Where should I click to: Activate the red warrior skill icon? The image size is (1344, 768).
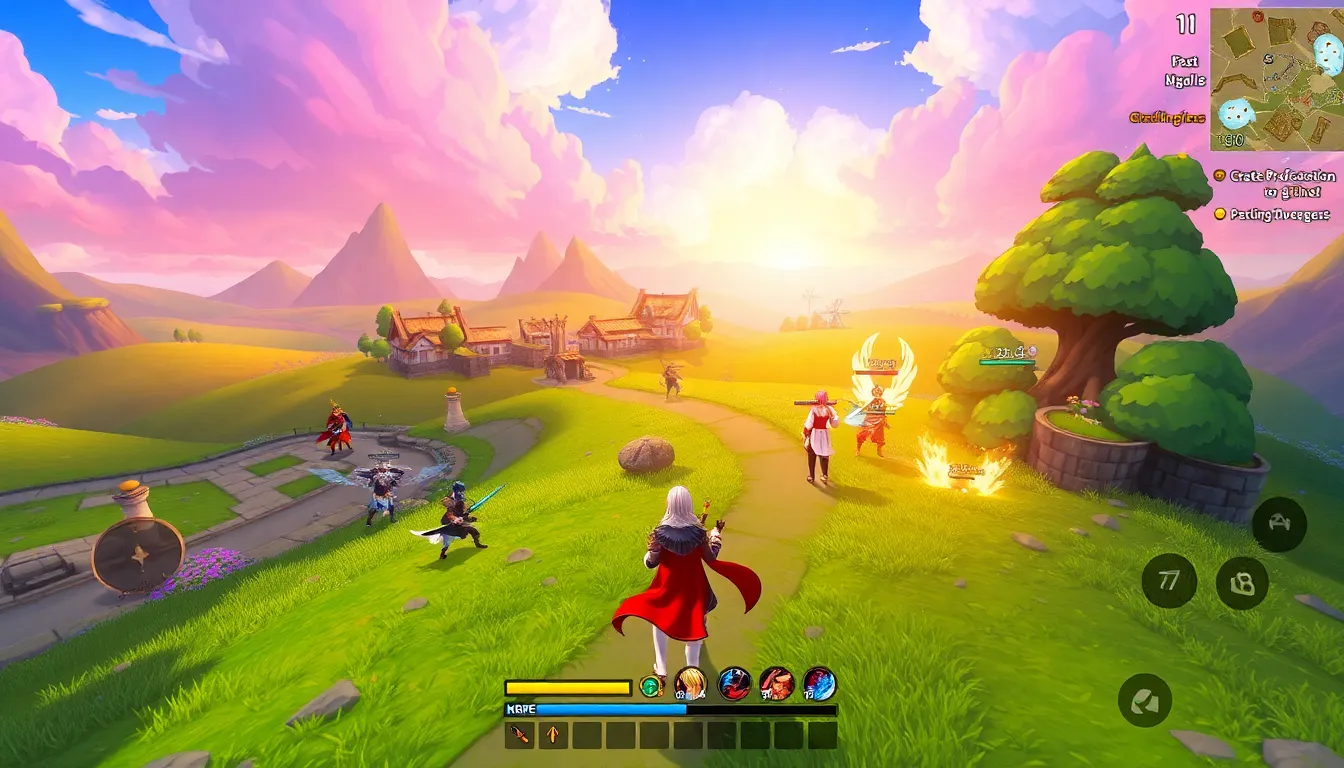pyautogui.click(x=777, y=684)
